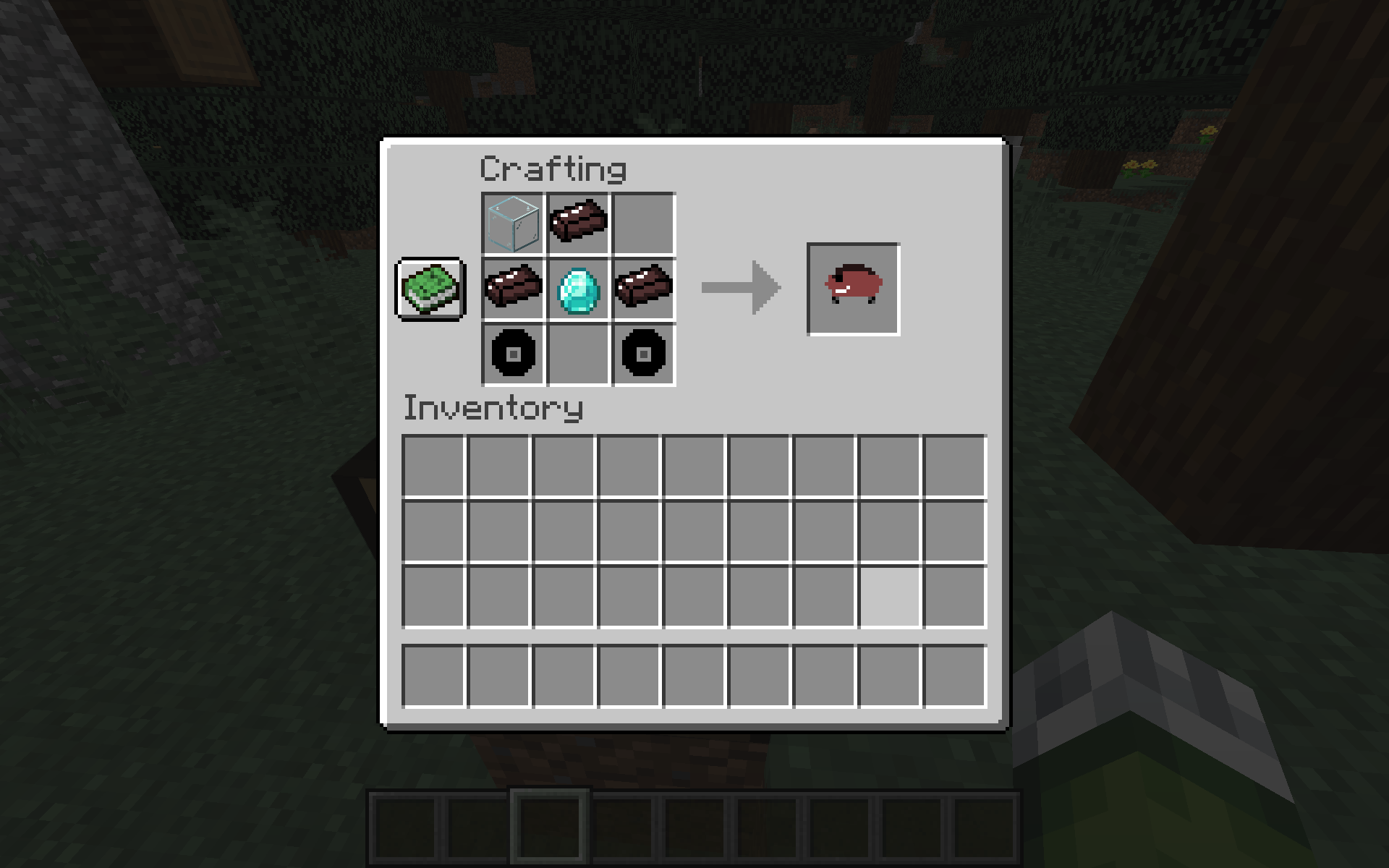The image size is (1389, 868).
Task: Click the middle slot of the inventory second row
Action: pyautogui.click(x=694, y=532)
